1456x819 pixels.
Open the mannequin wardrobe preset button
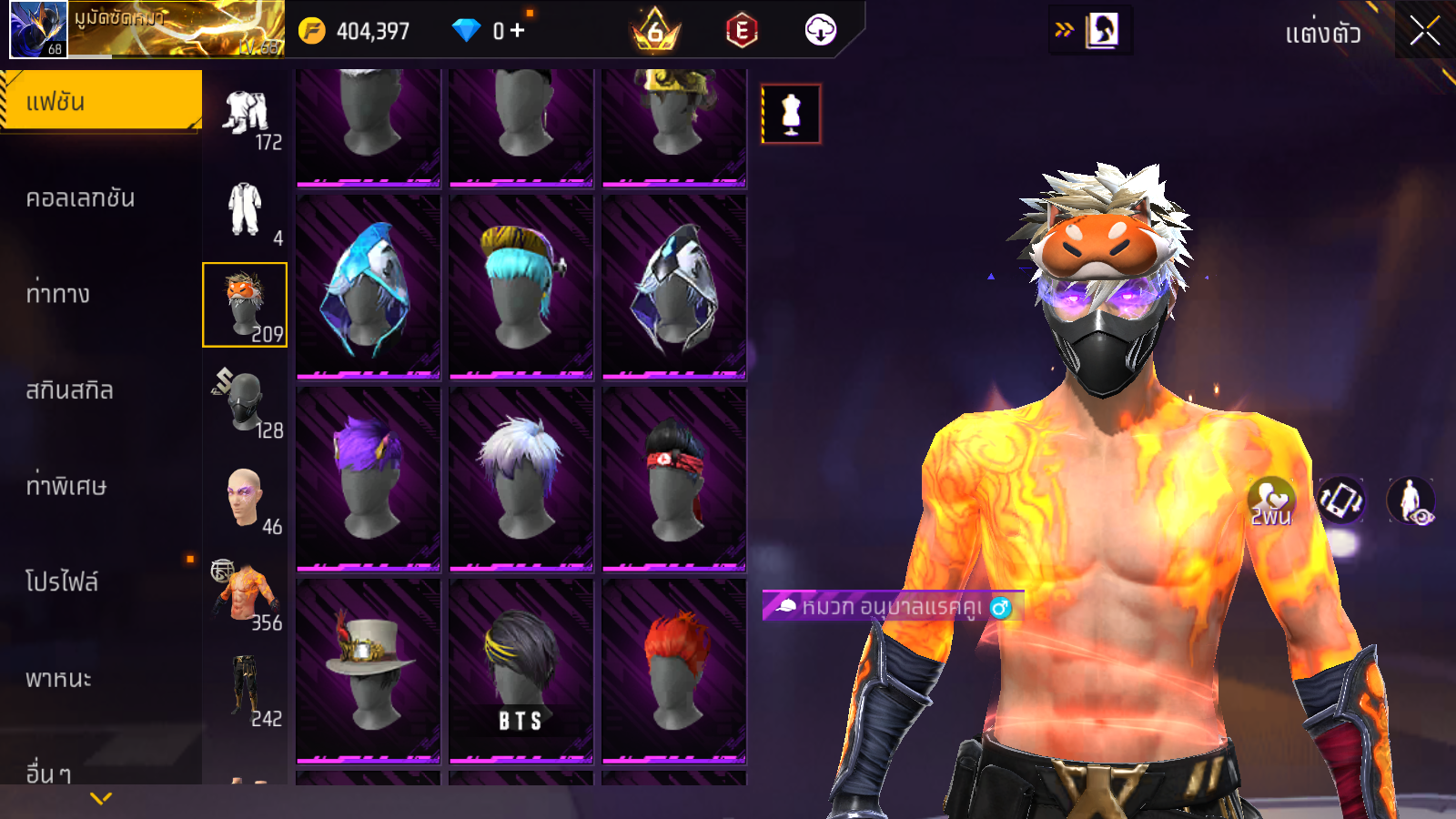pyautogui.click(x=791, y=115)
